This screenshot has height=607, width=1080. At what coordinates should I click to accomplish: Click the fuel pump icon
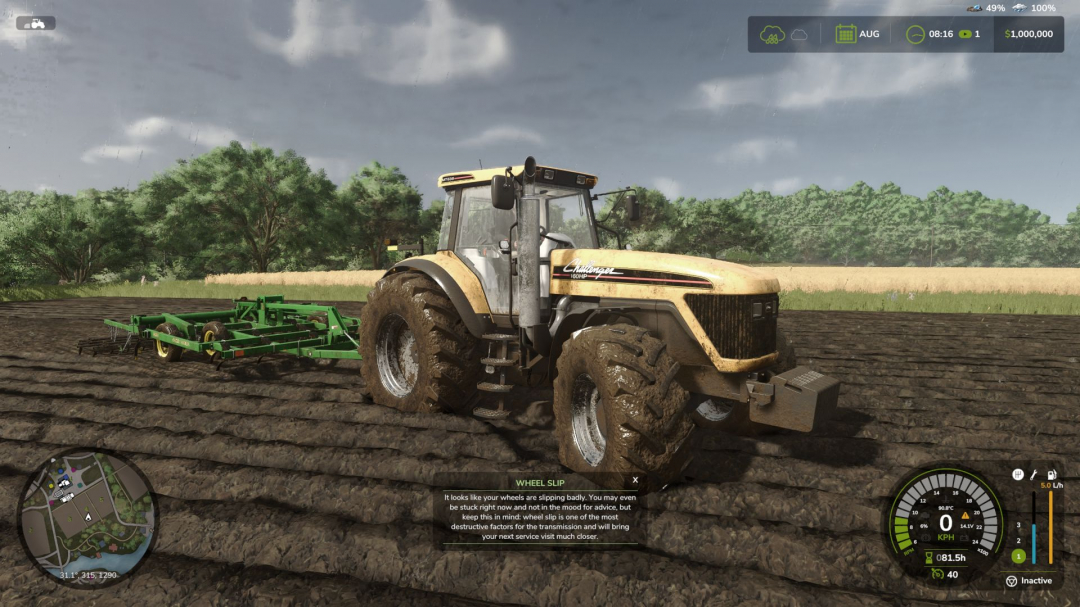click(1050, 474)
